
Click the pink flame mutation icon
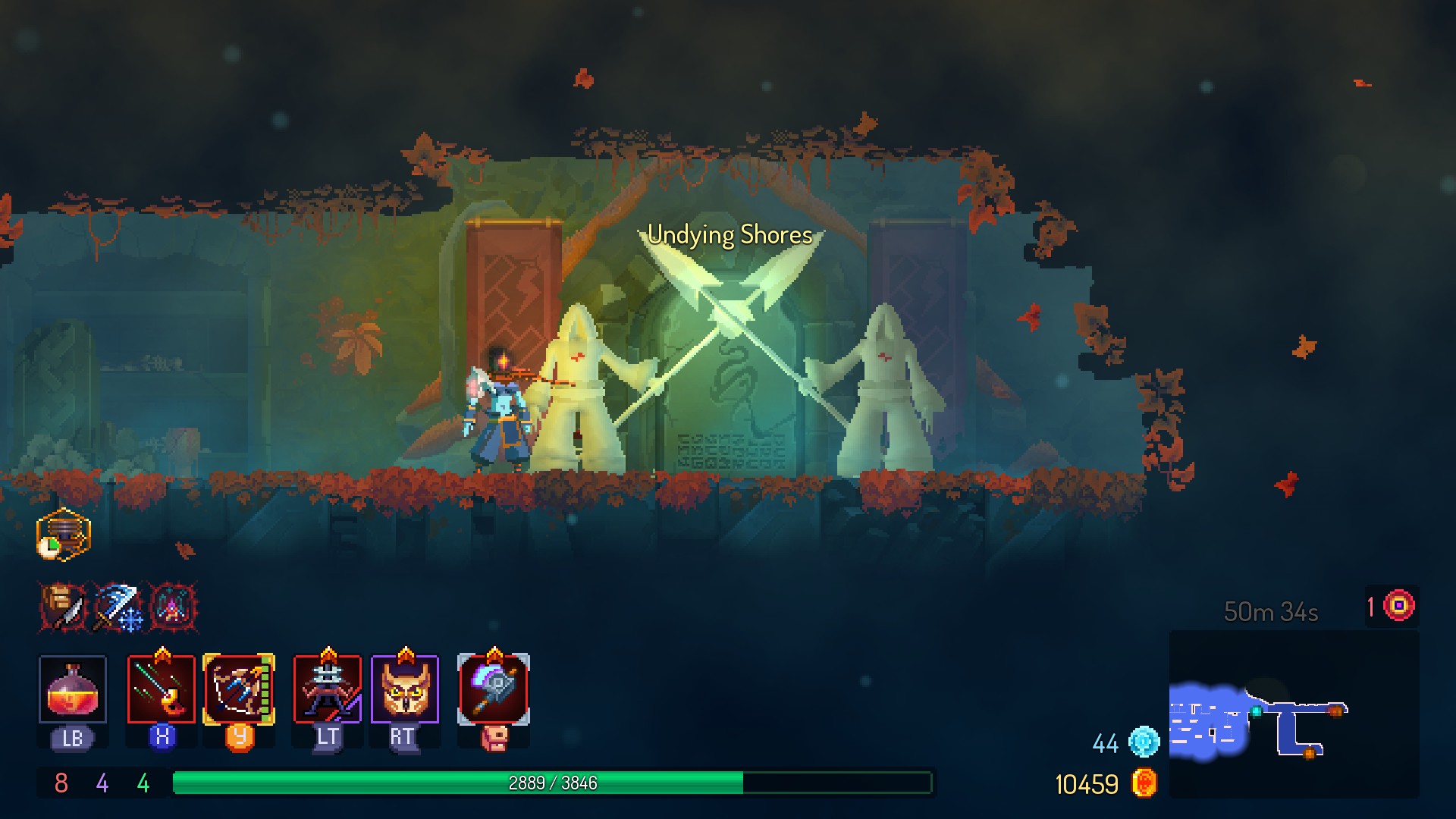point(174,607)
